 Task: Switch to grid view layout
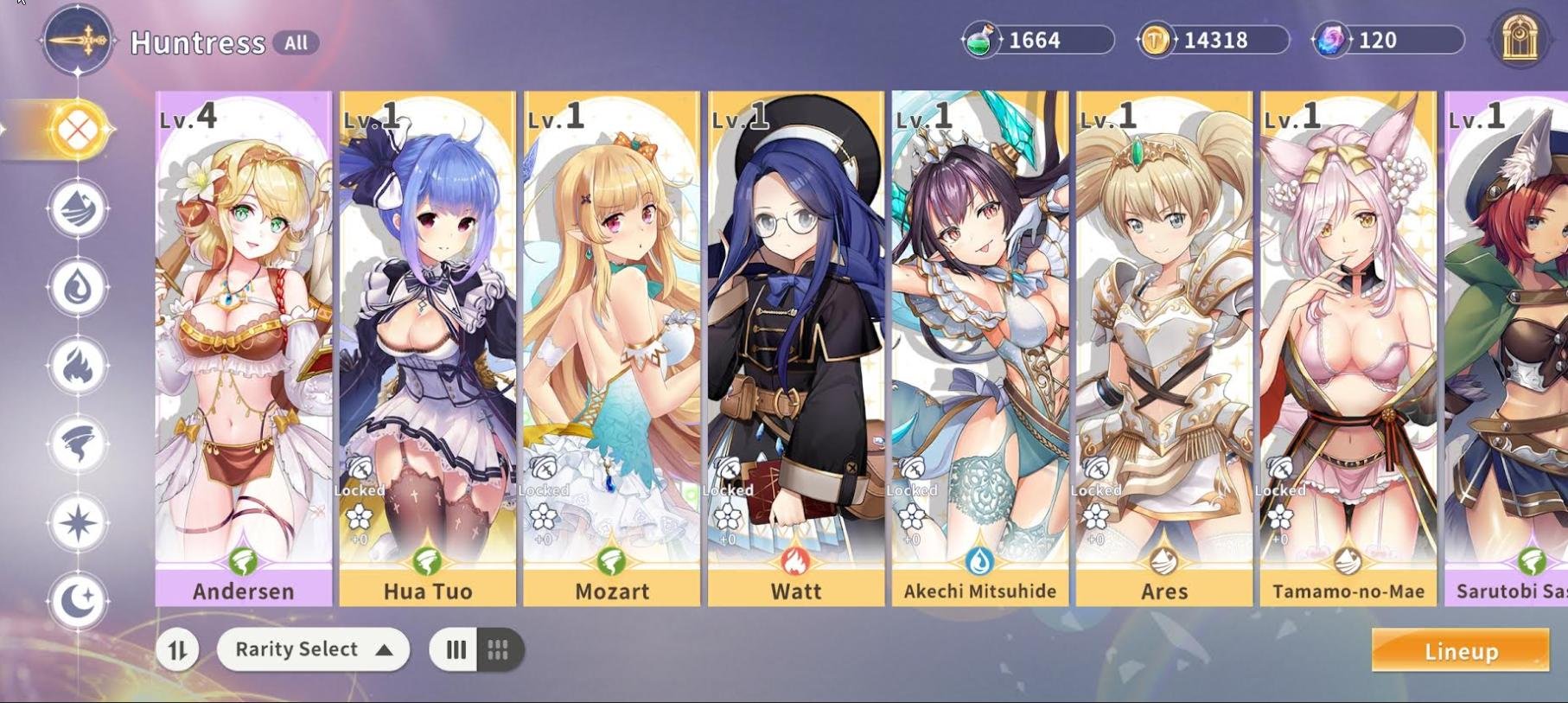(499, 649)
